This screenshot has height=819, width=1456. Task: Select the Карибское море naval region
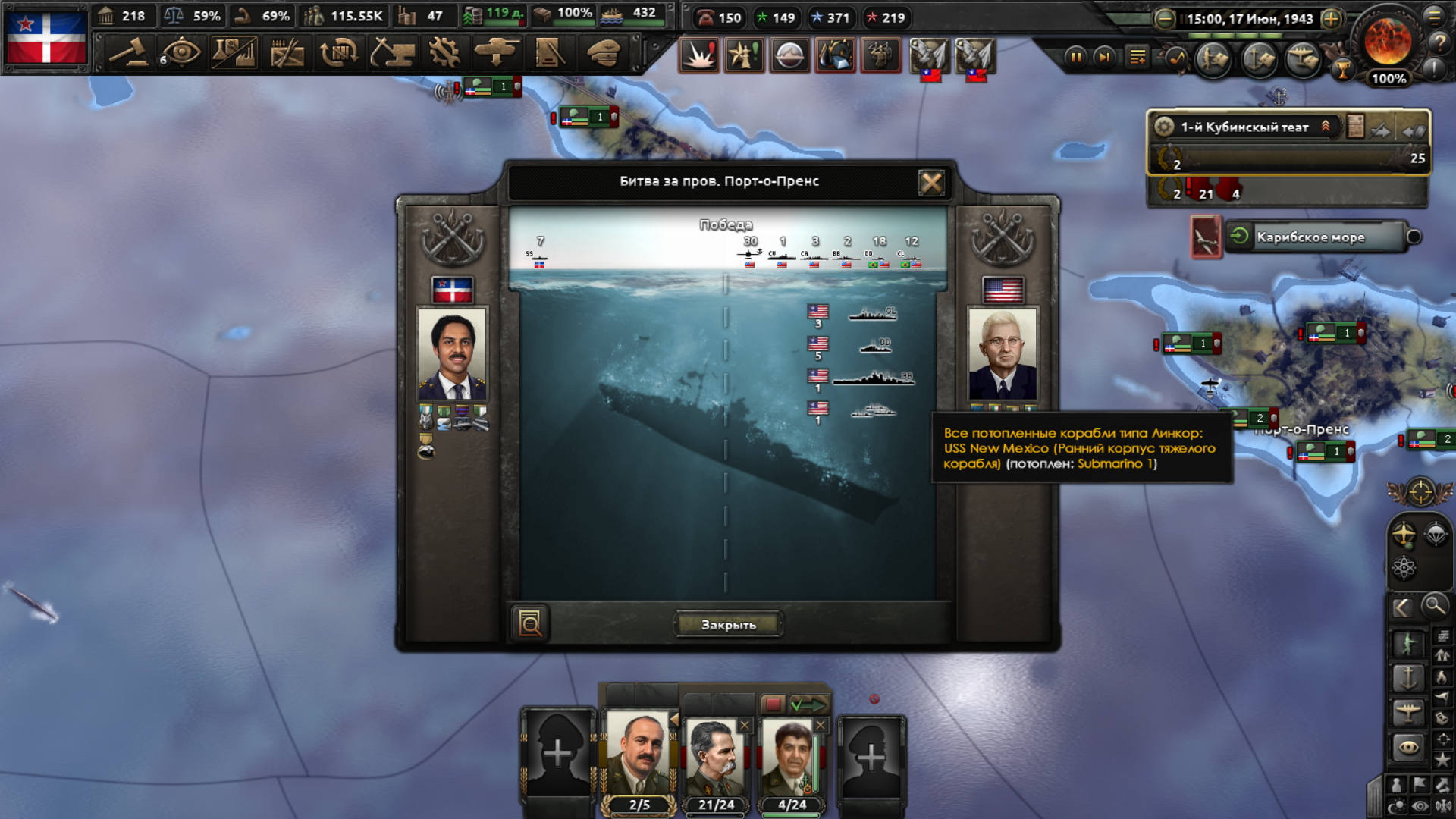[1310, 237]
